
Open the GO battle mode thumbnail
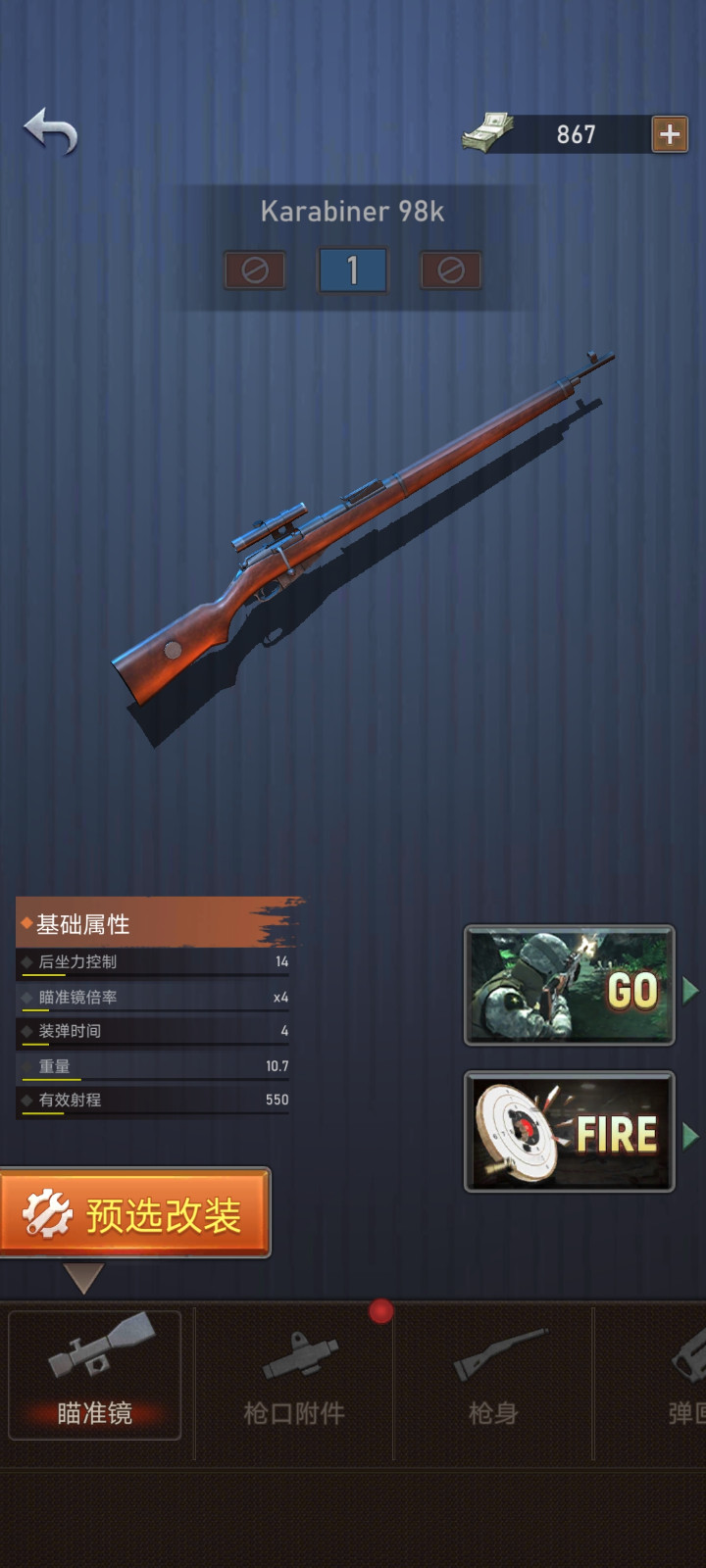point(569,985)
